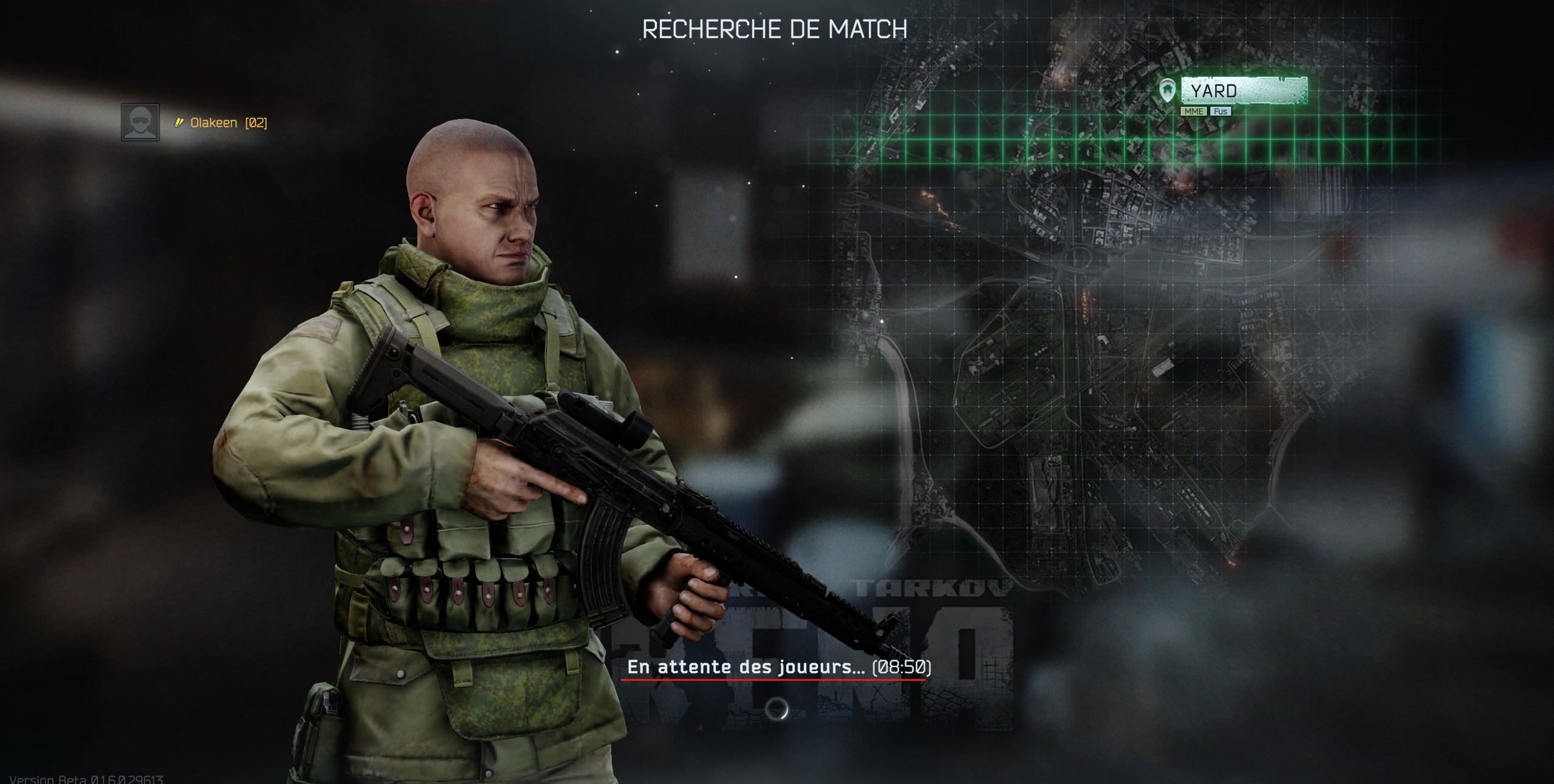Click the MME mode tag
Image resolution: width=1554 pixels, height=784 pixels.
(1193, 111)
